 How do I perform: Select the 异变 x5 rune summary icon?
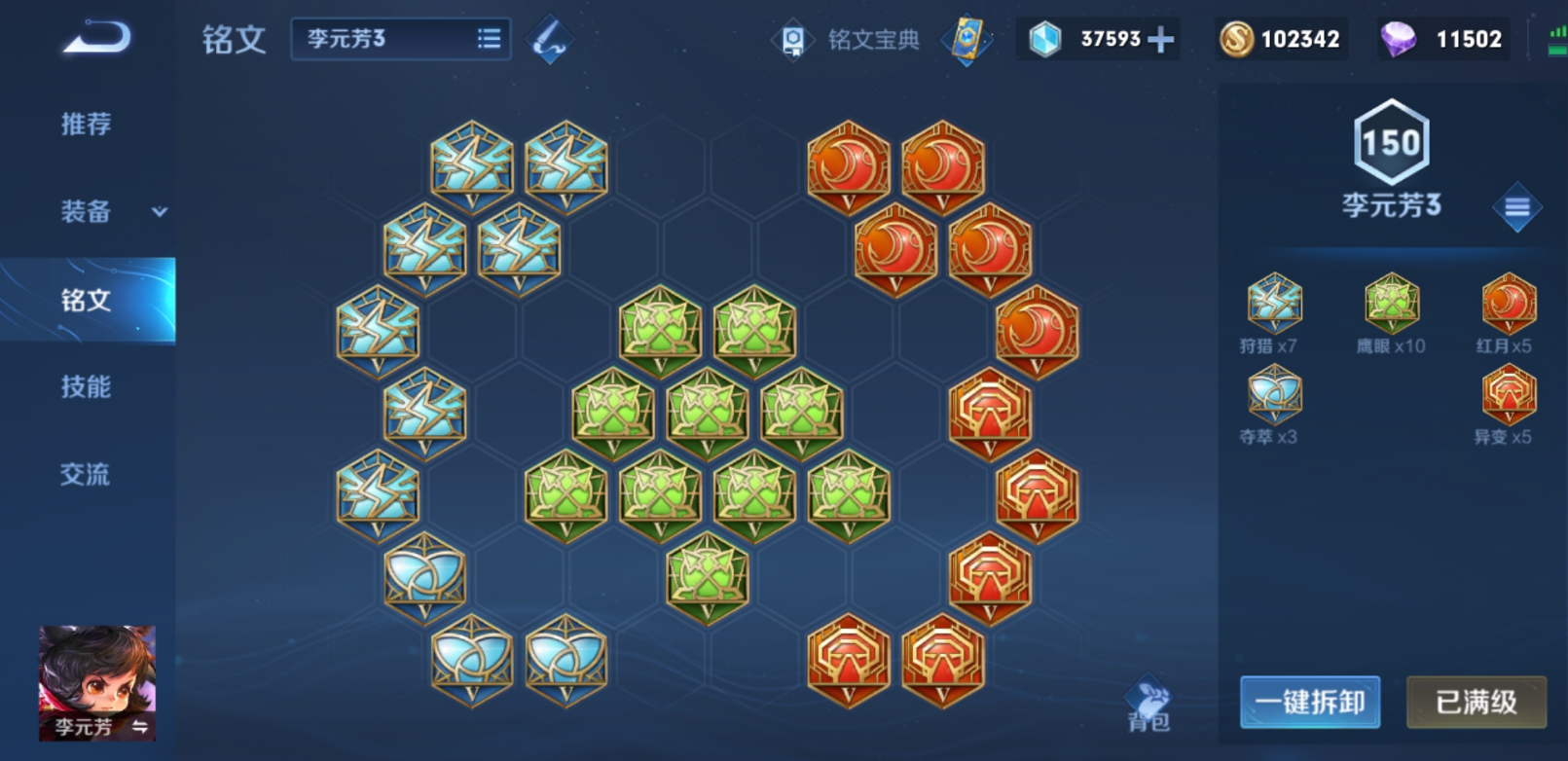click(x=1508, y=394)
